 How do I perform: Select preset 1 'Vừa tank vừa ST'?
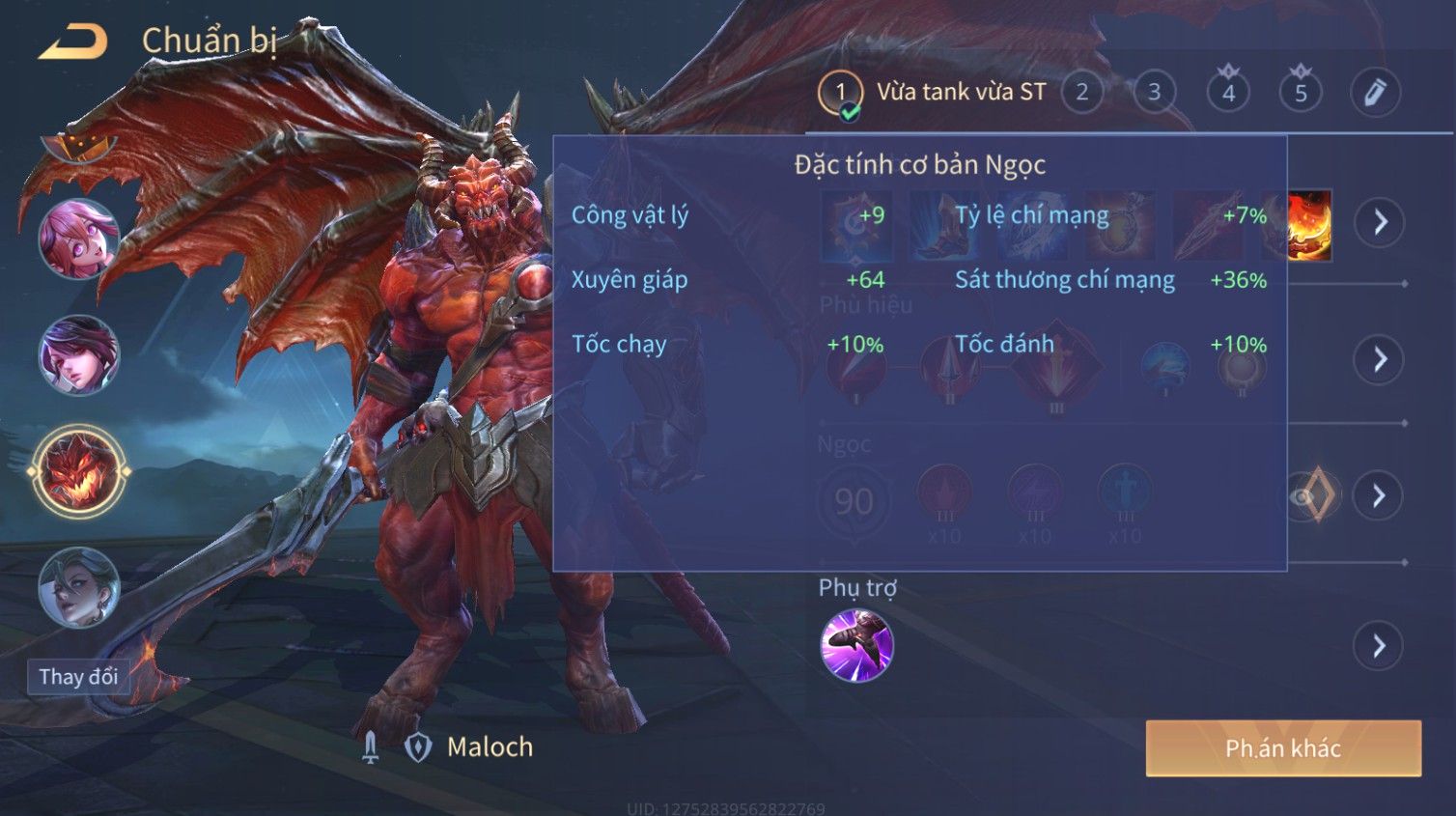pyautogui.click(x=840, y=93)
